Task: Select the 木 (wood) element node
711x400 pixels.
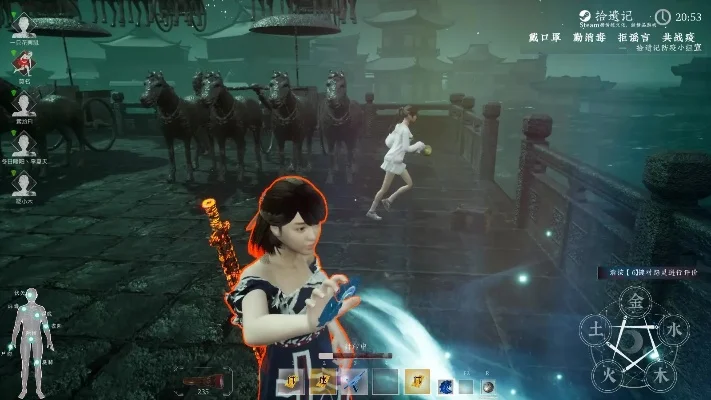Action: (x=659, y=375)
